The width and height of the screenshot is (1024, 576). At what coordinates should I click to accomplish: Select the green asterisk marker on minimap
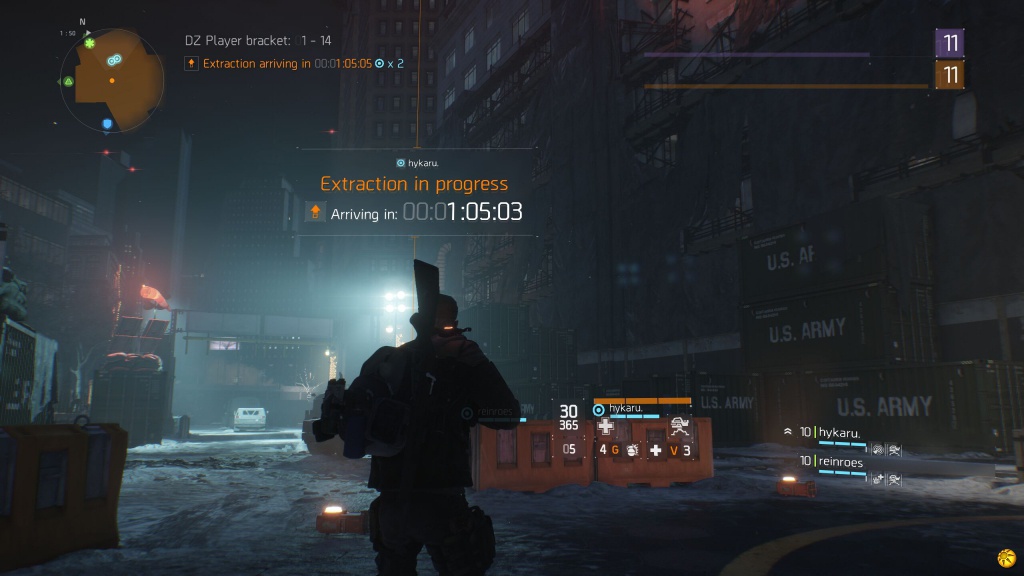click(90, 44)
